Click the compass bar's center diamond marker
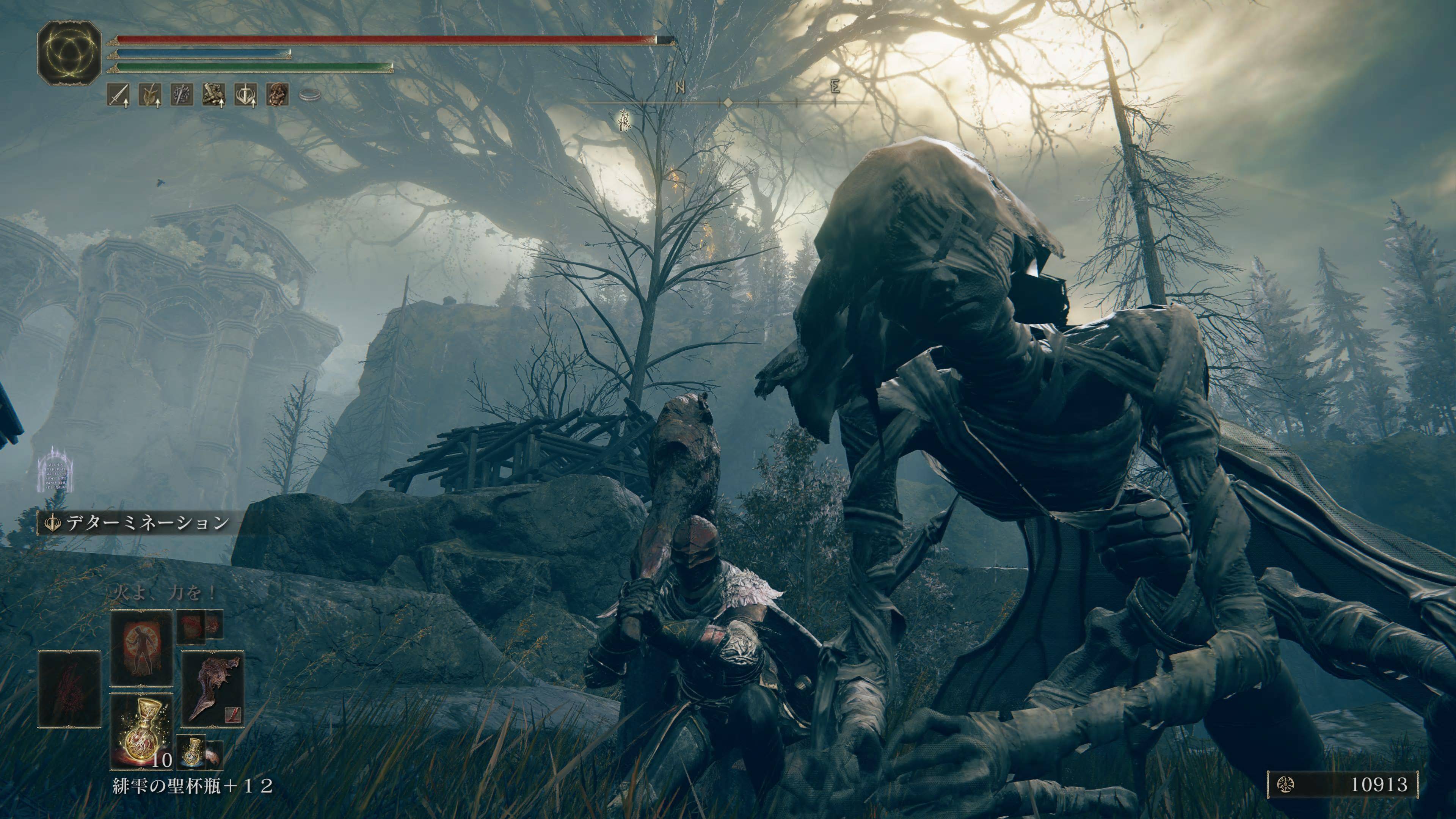Screen dimensions: 1456x819 [728, 103]
